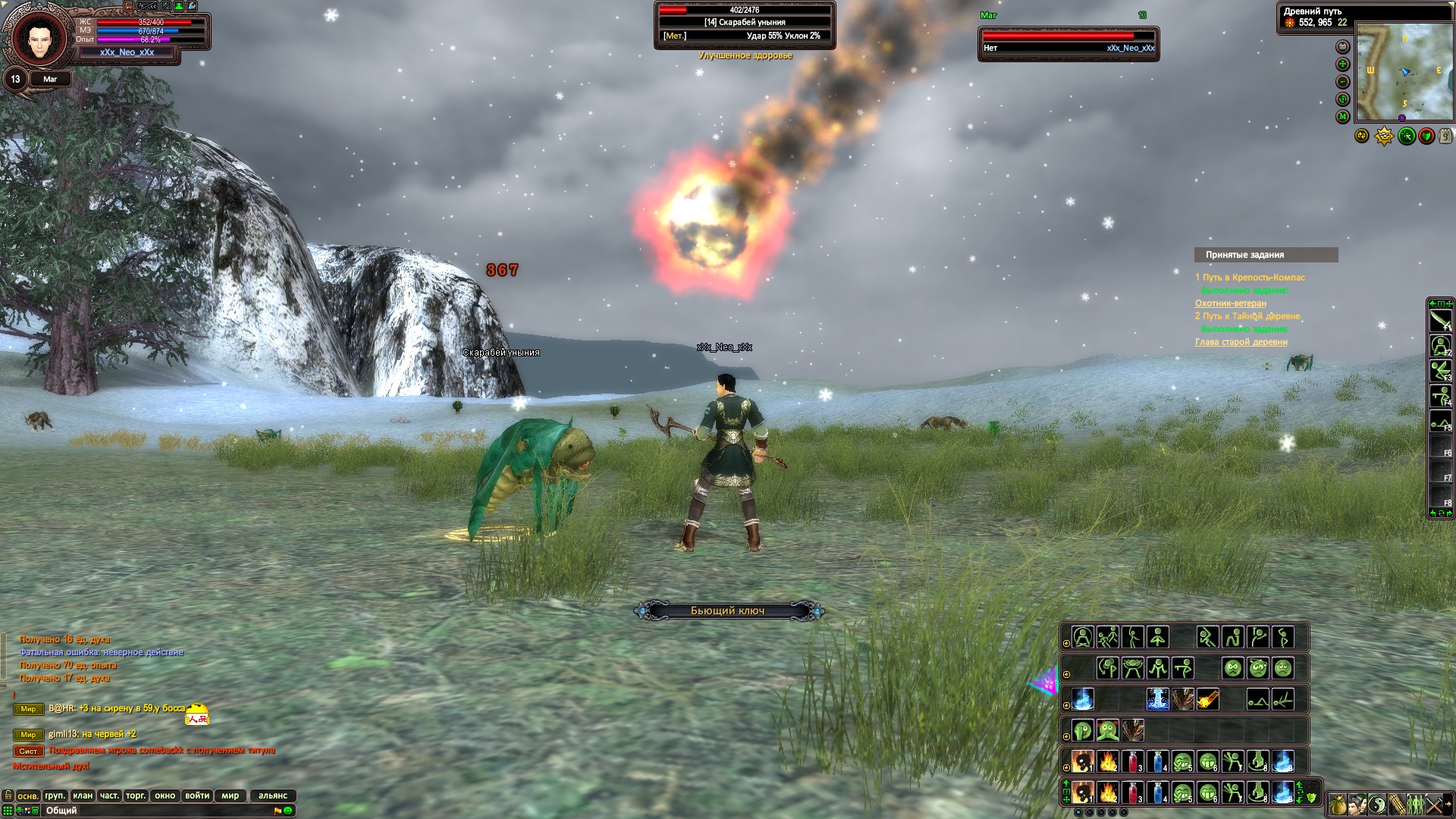Switch to the 'мир' world chat tab

coord(231,795)
